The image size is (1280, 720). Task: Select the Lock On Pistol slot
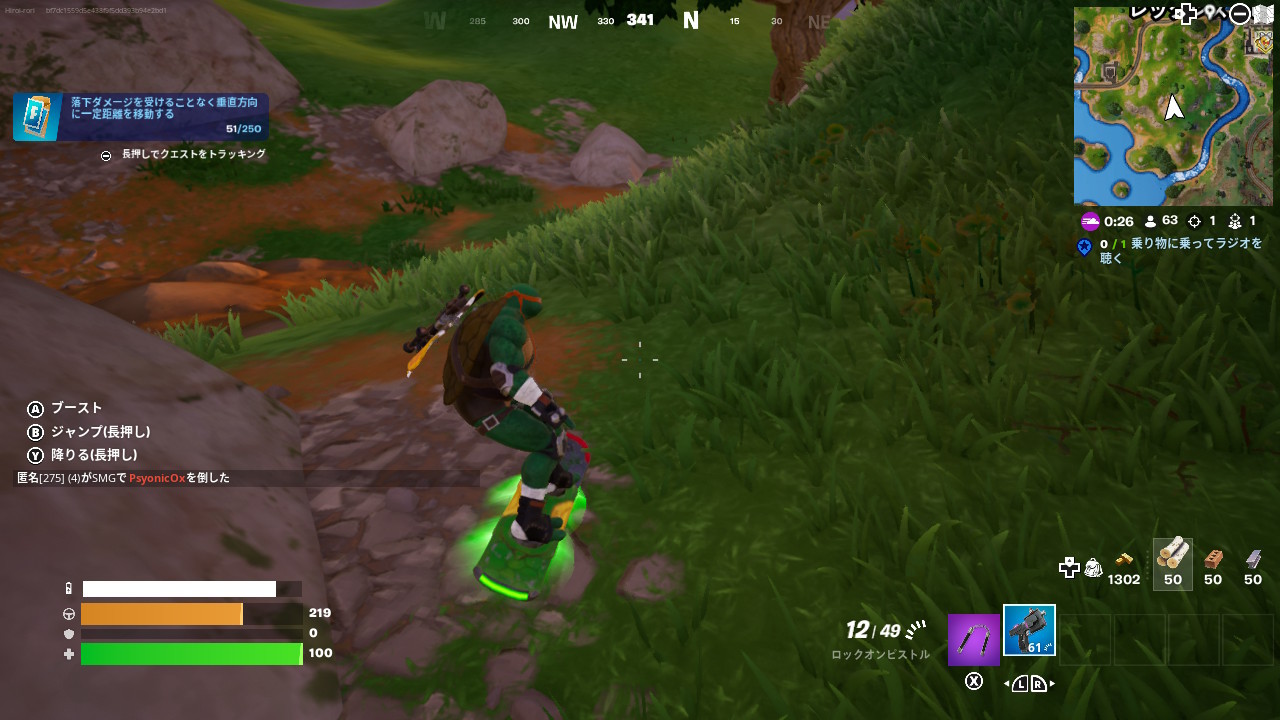pos(1029,631)
